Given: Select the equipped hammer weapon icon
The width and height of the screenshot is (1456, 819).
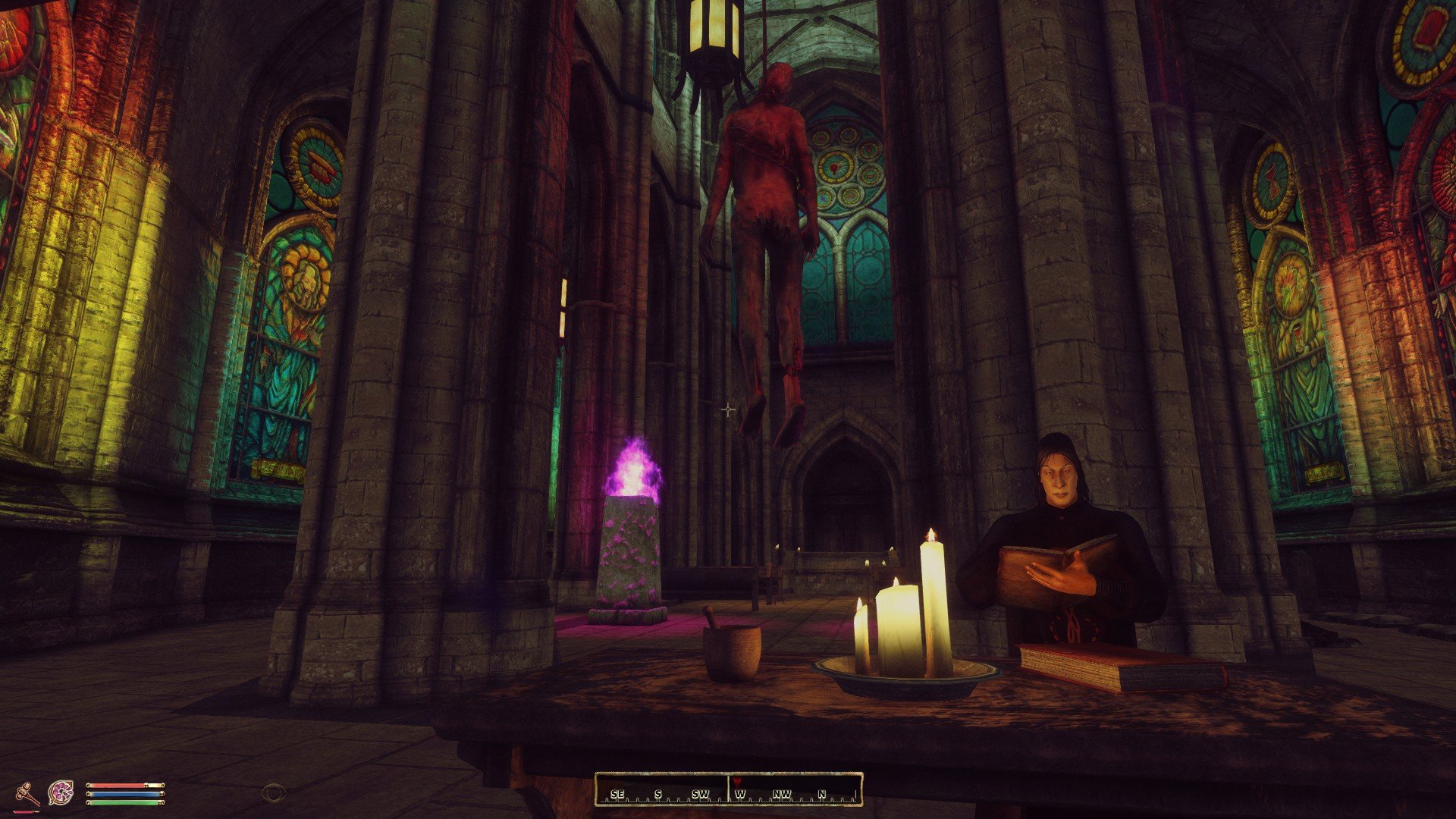Looking at the screenshot, I should [27, 792].
